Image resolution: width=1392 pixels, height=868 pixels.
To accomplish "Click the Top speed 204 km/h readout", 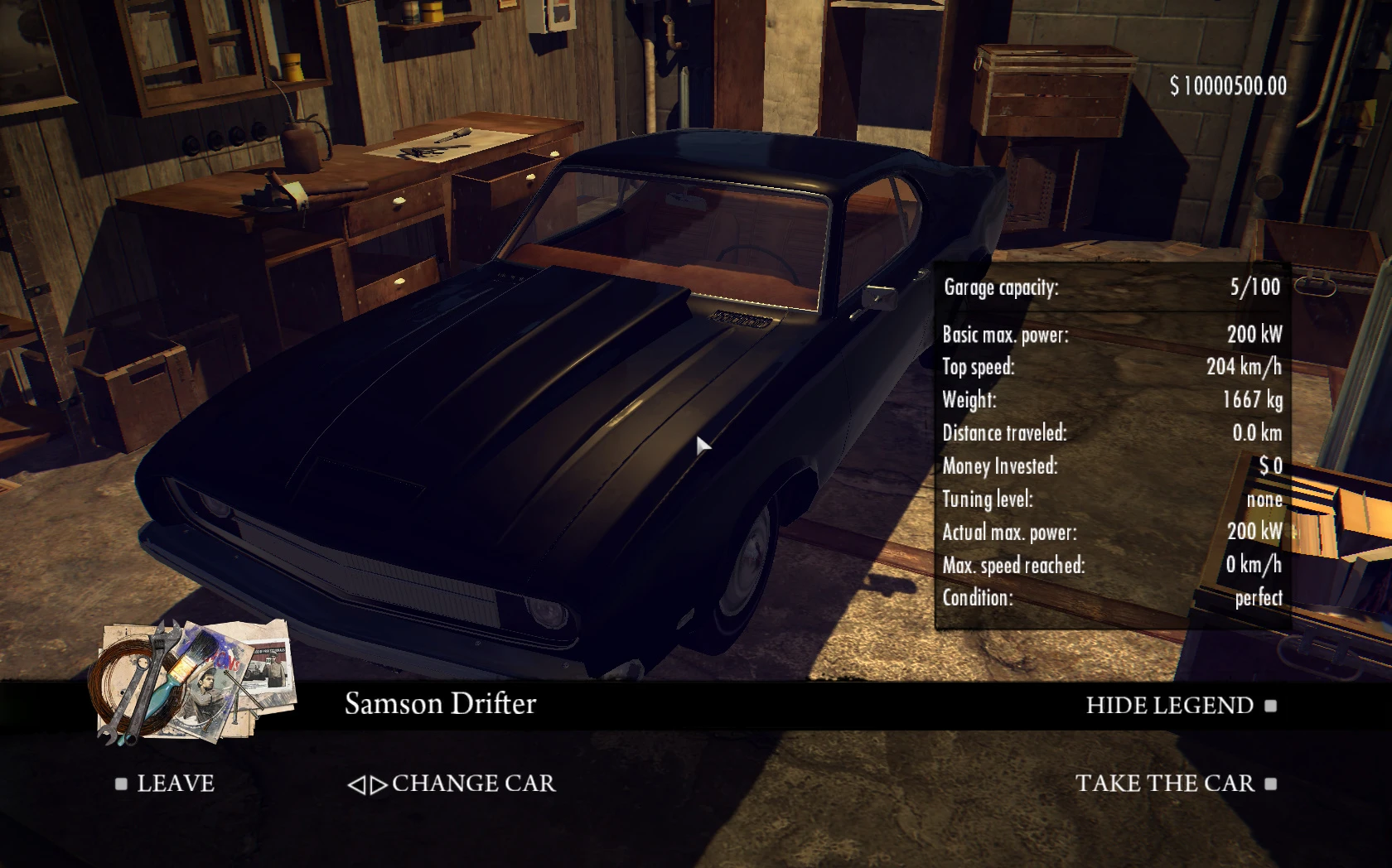I will (x=1110, y=368).
